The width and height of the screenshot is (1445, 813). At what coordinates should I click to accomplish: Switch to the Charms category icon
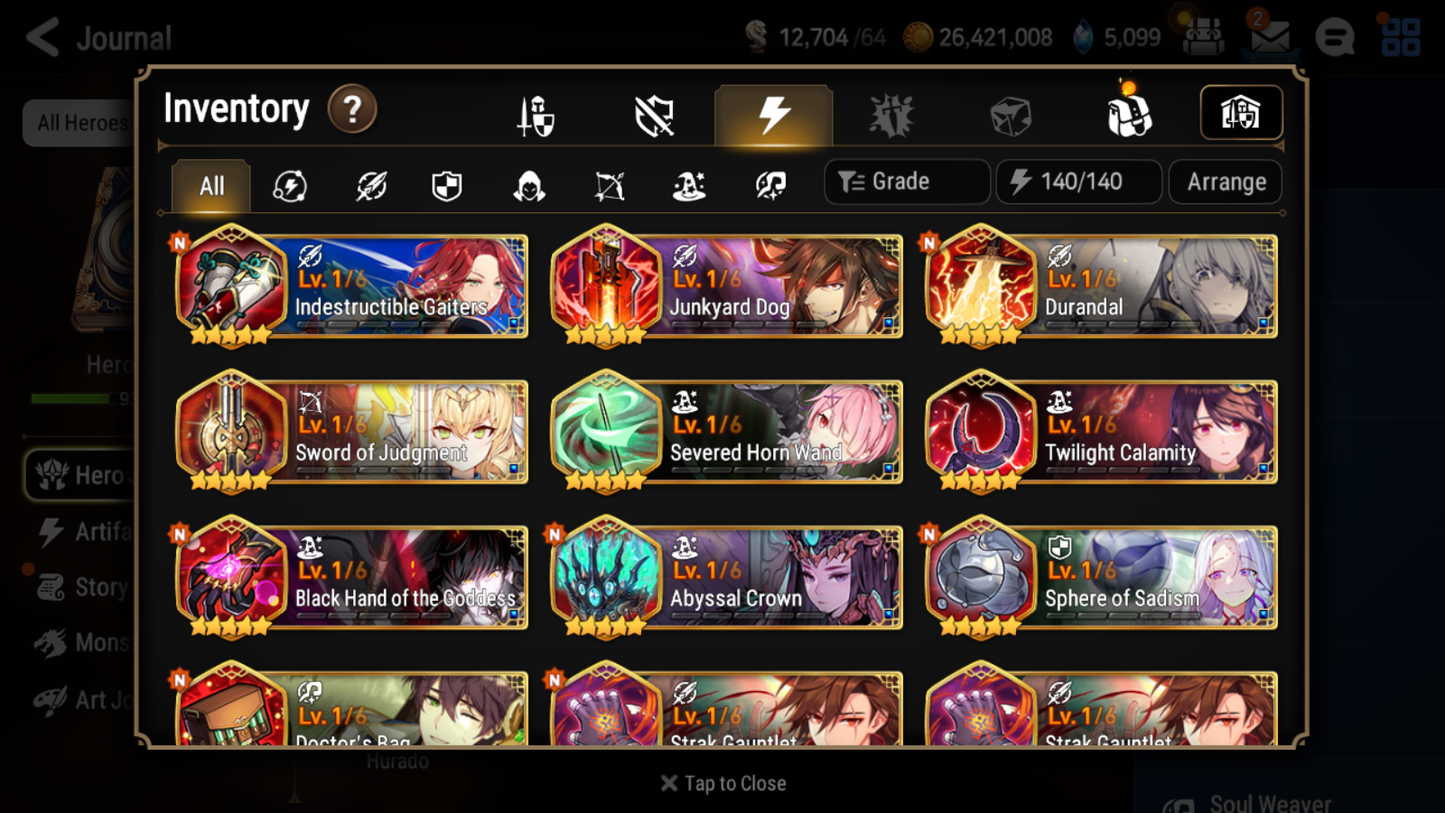coord(892,113)
